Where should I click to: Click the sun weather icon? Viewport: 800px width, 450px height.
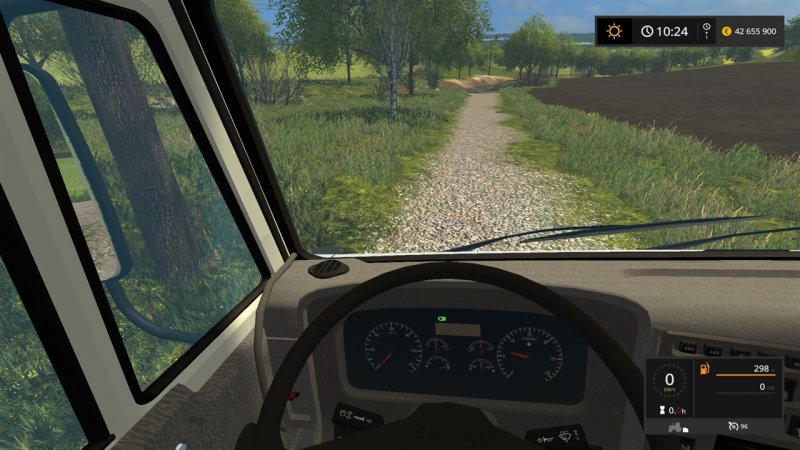(x=614, y=31)
